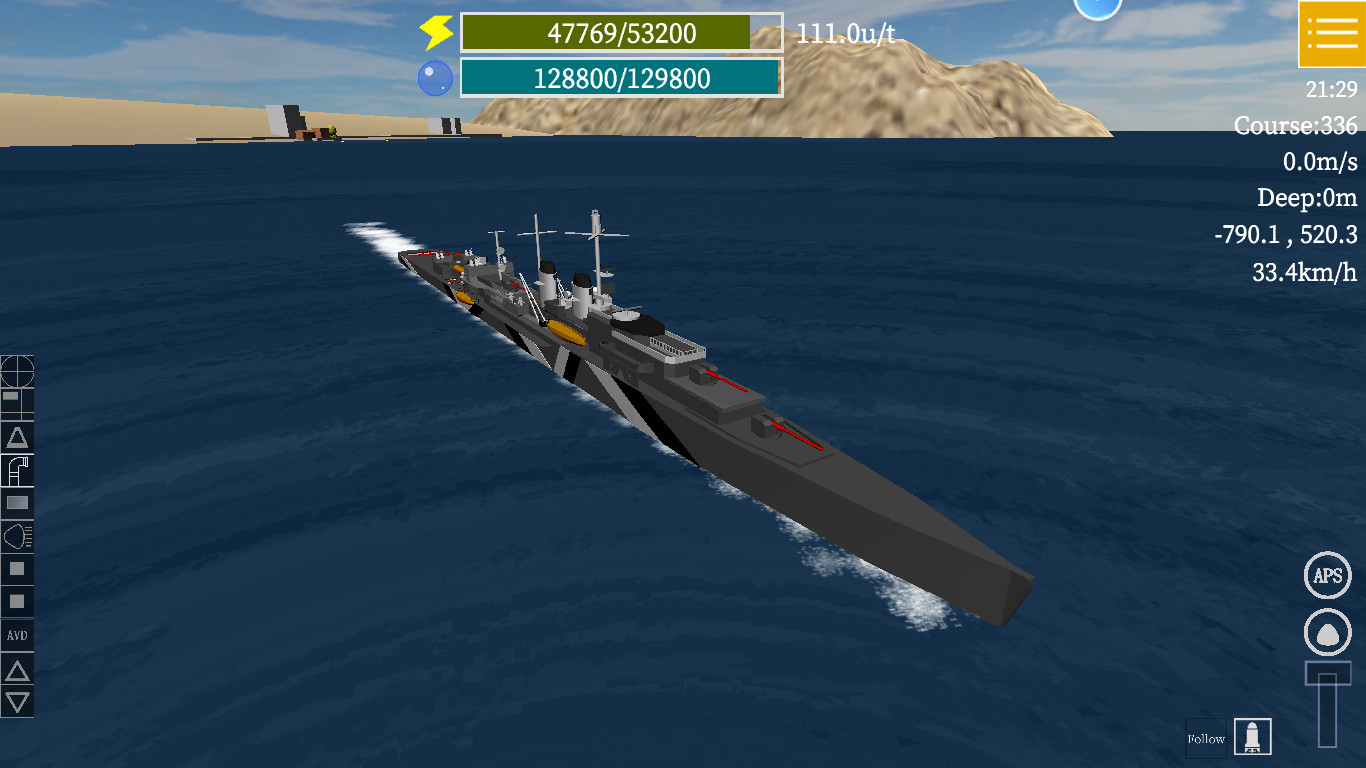Click the blue water sphere icon

point(434,76)
